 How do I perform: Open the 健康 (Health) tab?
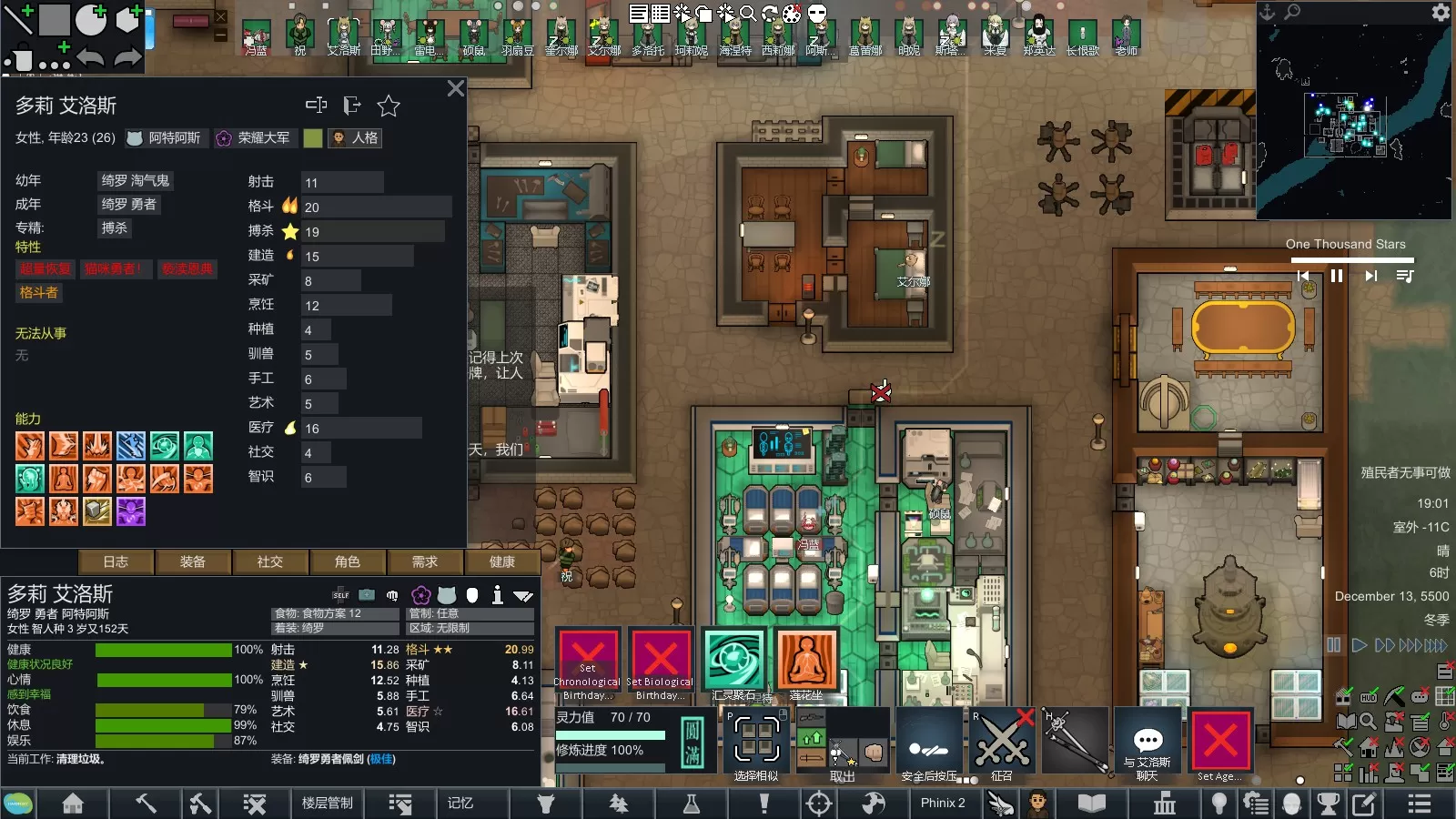click(502, 562)
